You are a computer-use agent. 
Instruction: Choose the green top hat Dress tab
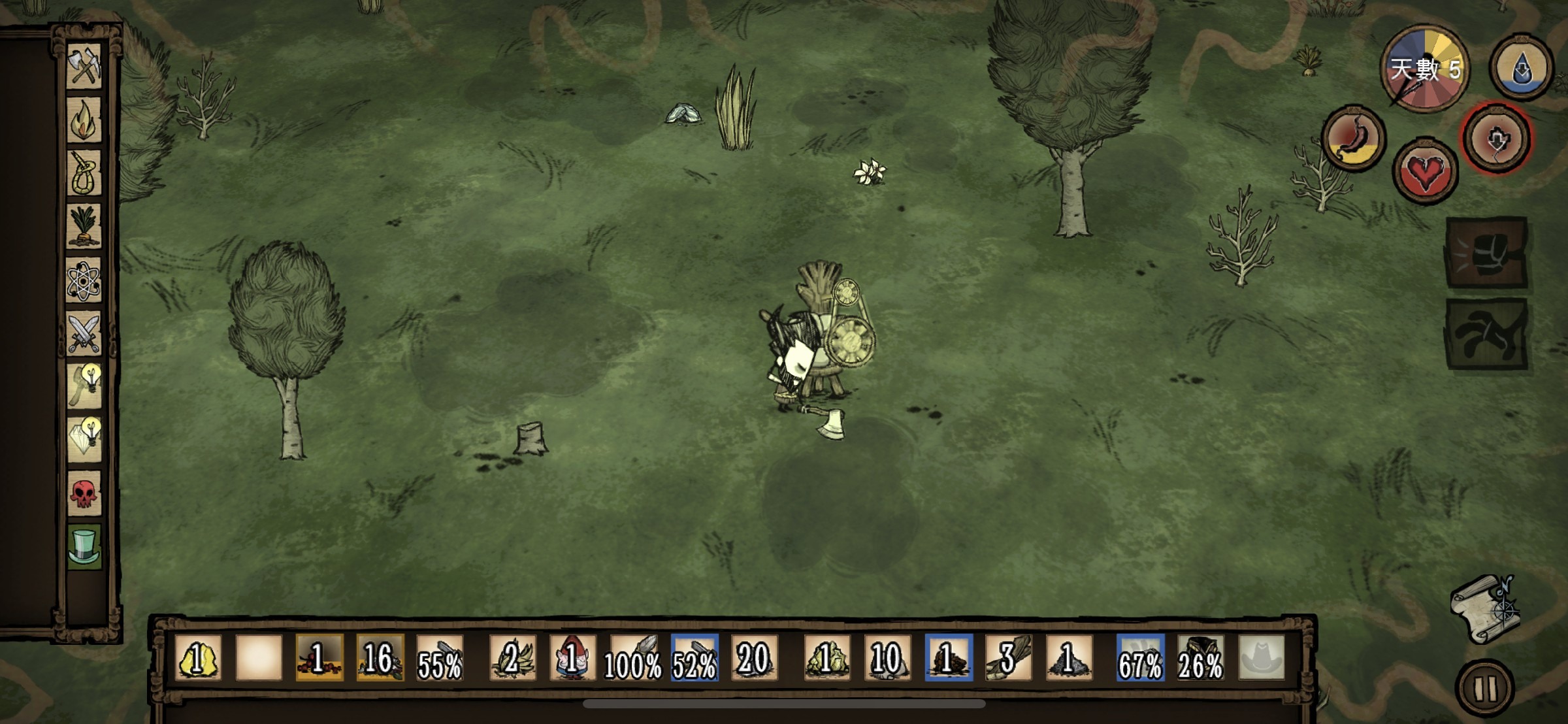pyautogui.click(x=84, y=547)
